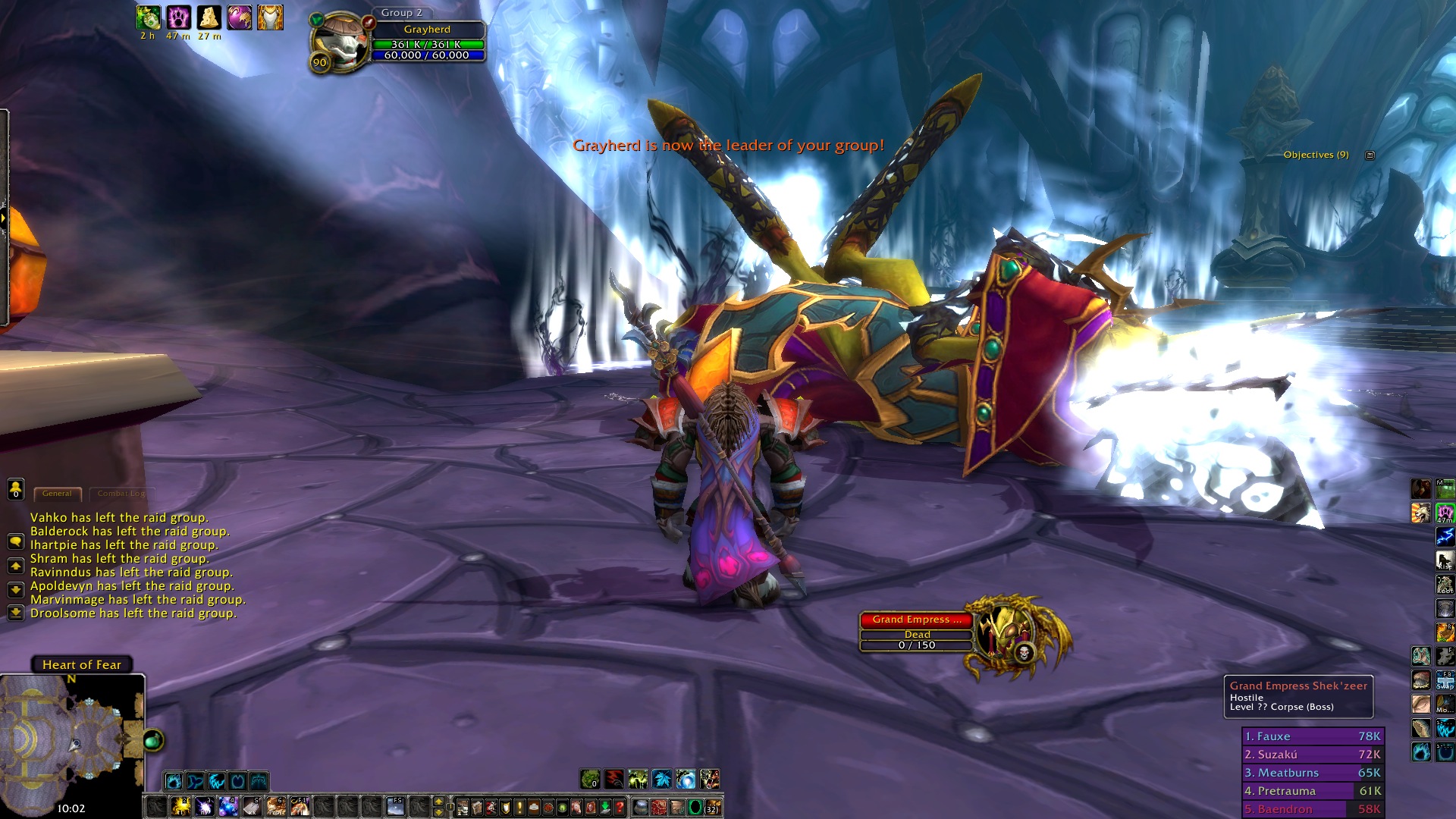Click the action bar page-up arrow
This screenshot has height=819, width=1456.
click(x=438, y=802)
